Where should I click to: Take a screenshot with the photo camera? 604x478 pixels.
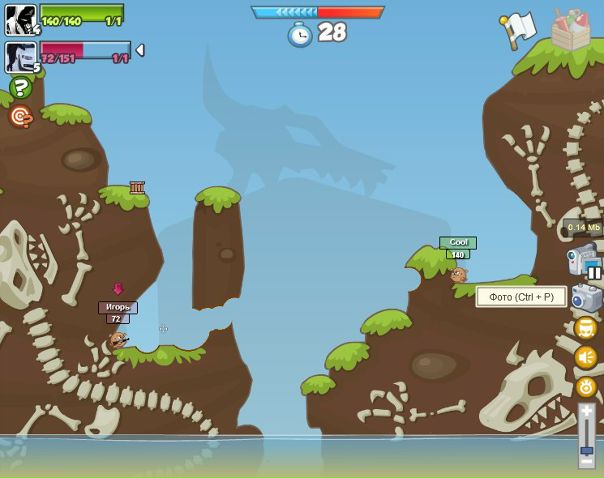point(586,297)
